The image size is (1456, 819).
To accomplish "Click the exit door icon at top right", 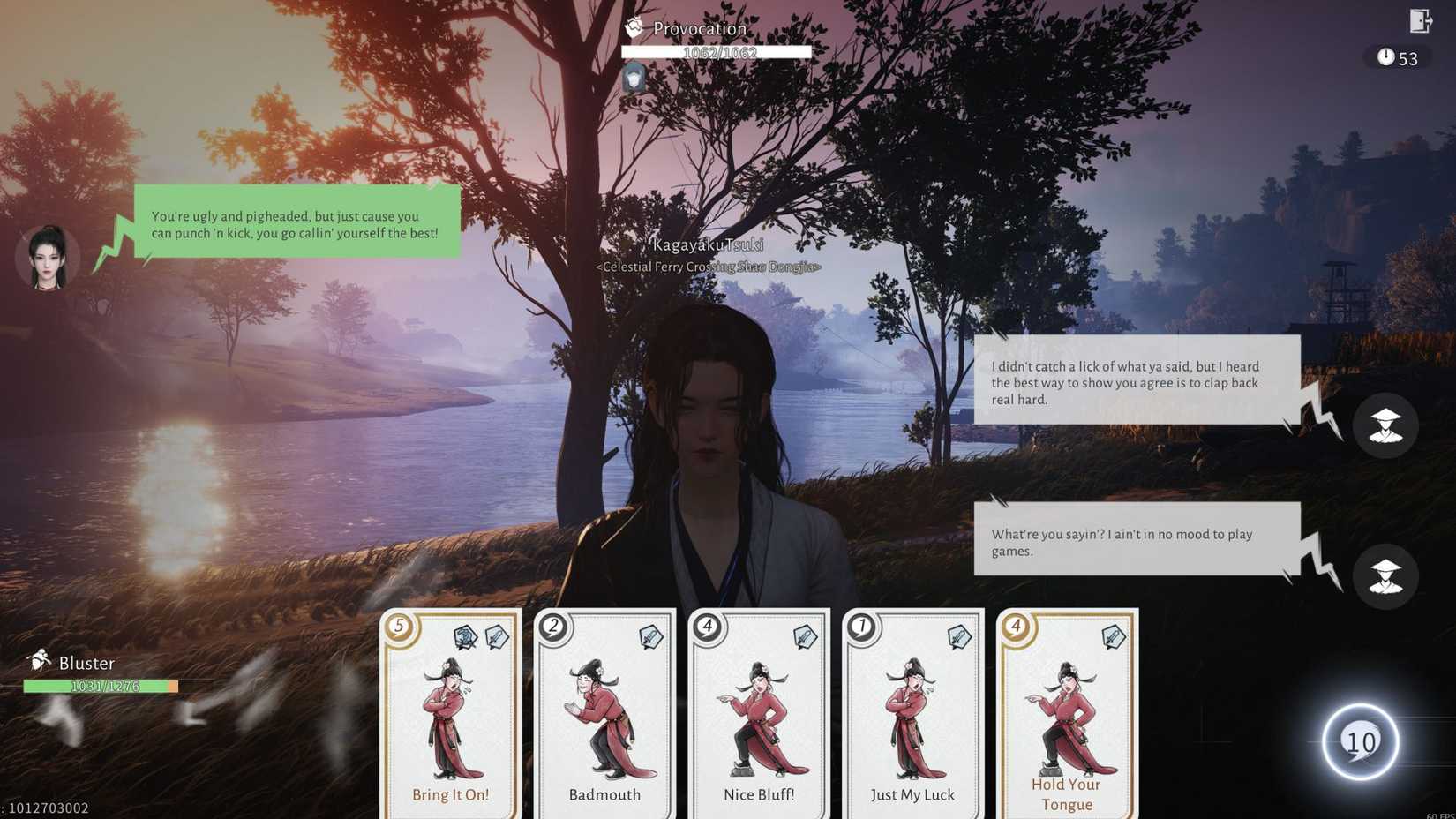I will (1419, 21).
